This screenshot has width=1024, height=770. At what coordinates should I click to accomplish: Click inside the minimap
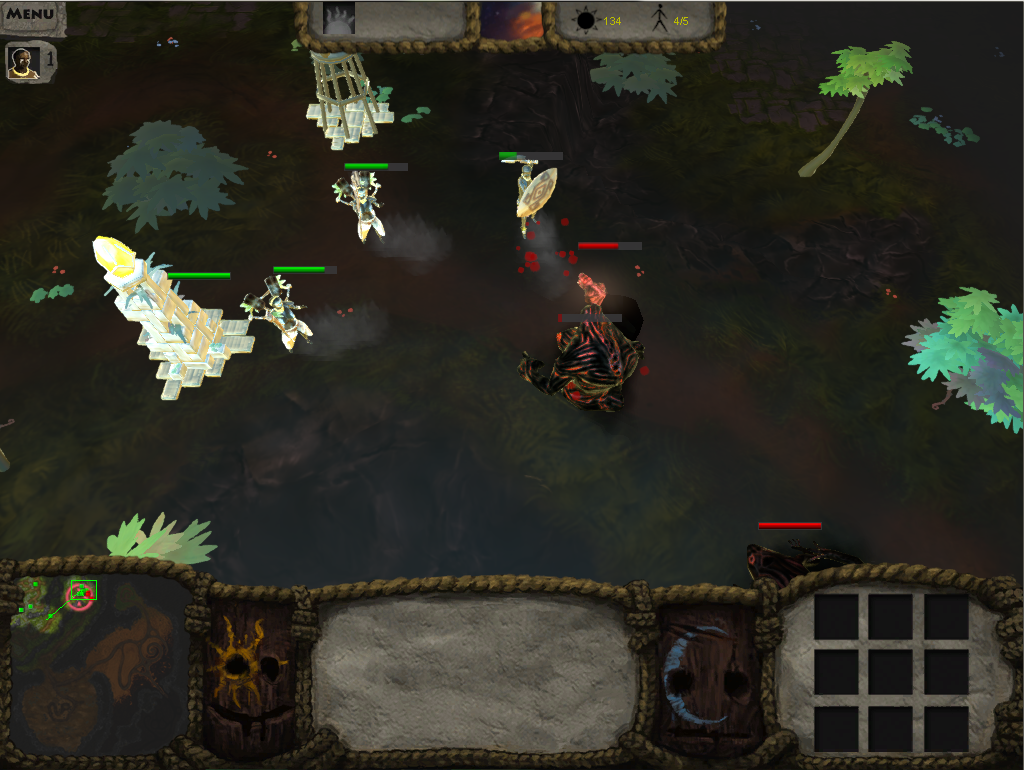pos(100,665)
